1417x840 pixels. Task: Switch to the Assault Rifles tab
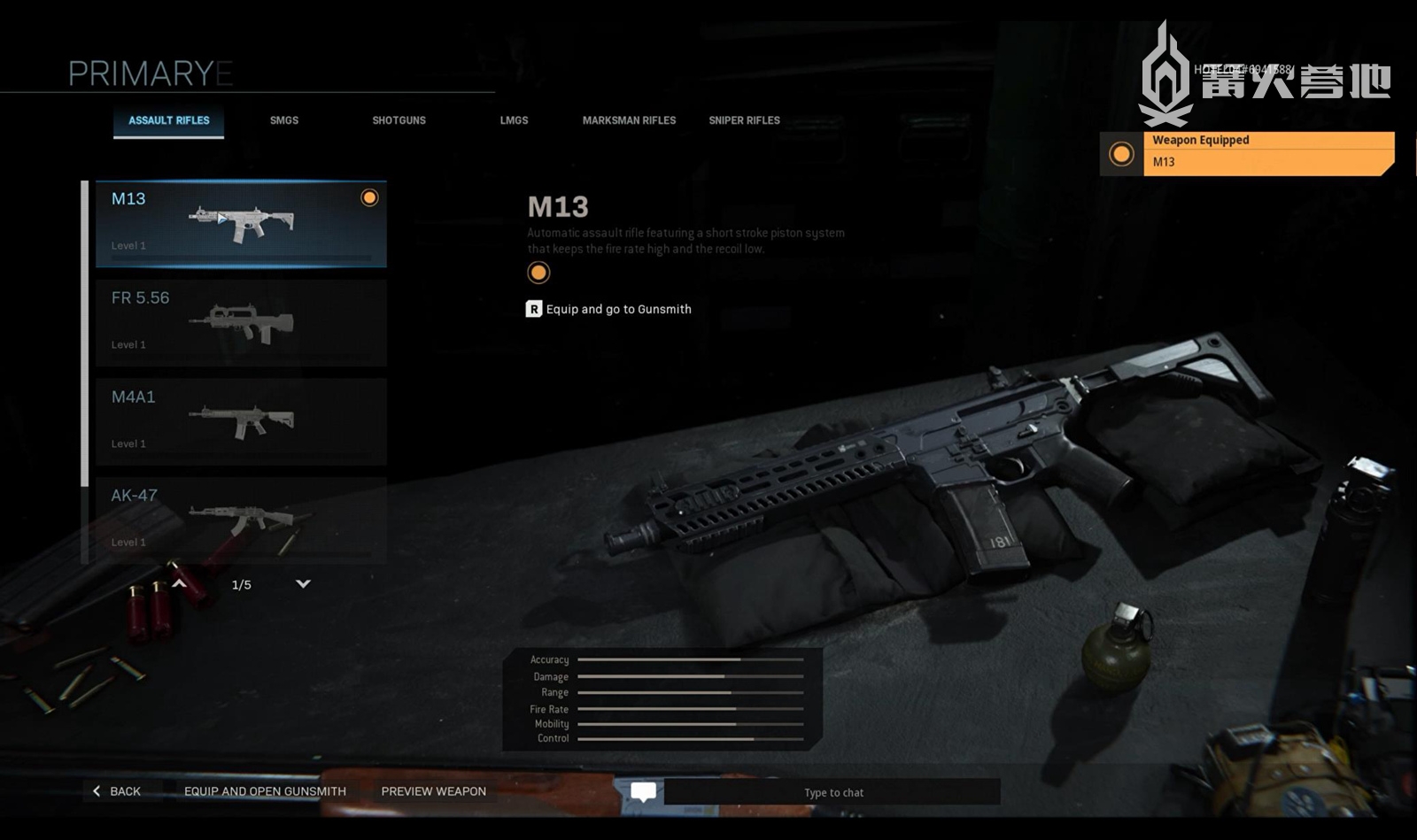point(169,120)
